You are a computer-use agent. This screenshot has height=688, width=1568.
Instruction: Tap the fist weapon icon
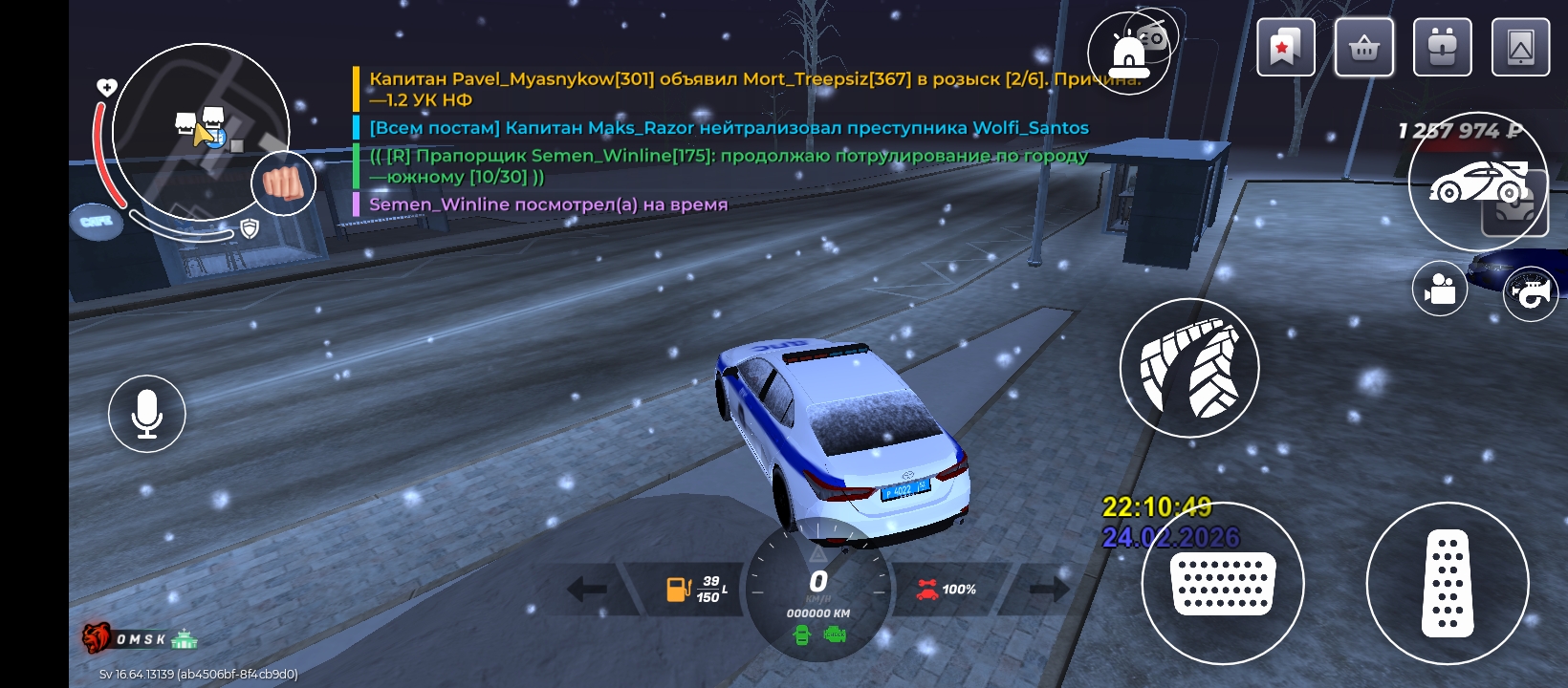click(x=283, y=183)
